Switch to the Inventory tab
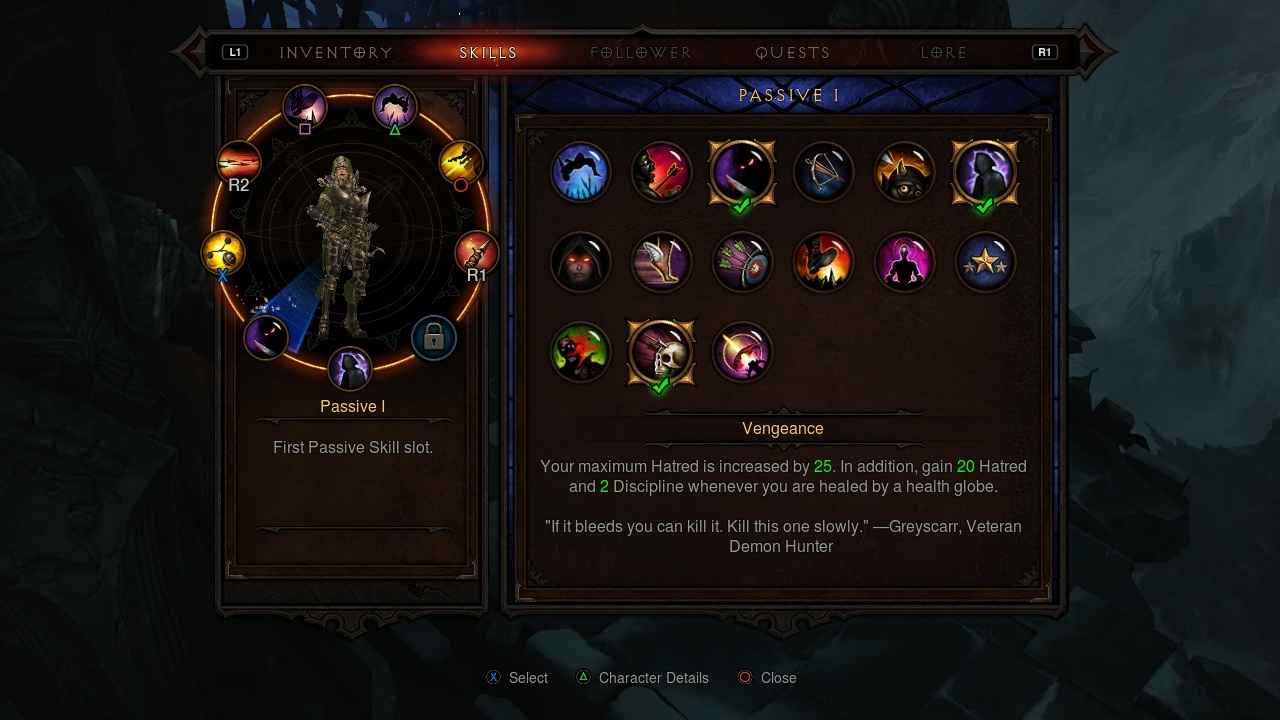This screenshot has height=720, width=1280. click(x=336, y=53)
